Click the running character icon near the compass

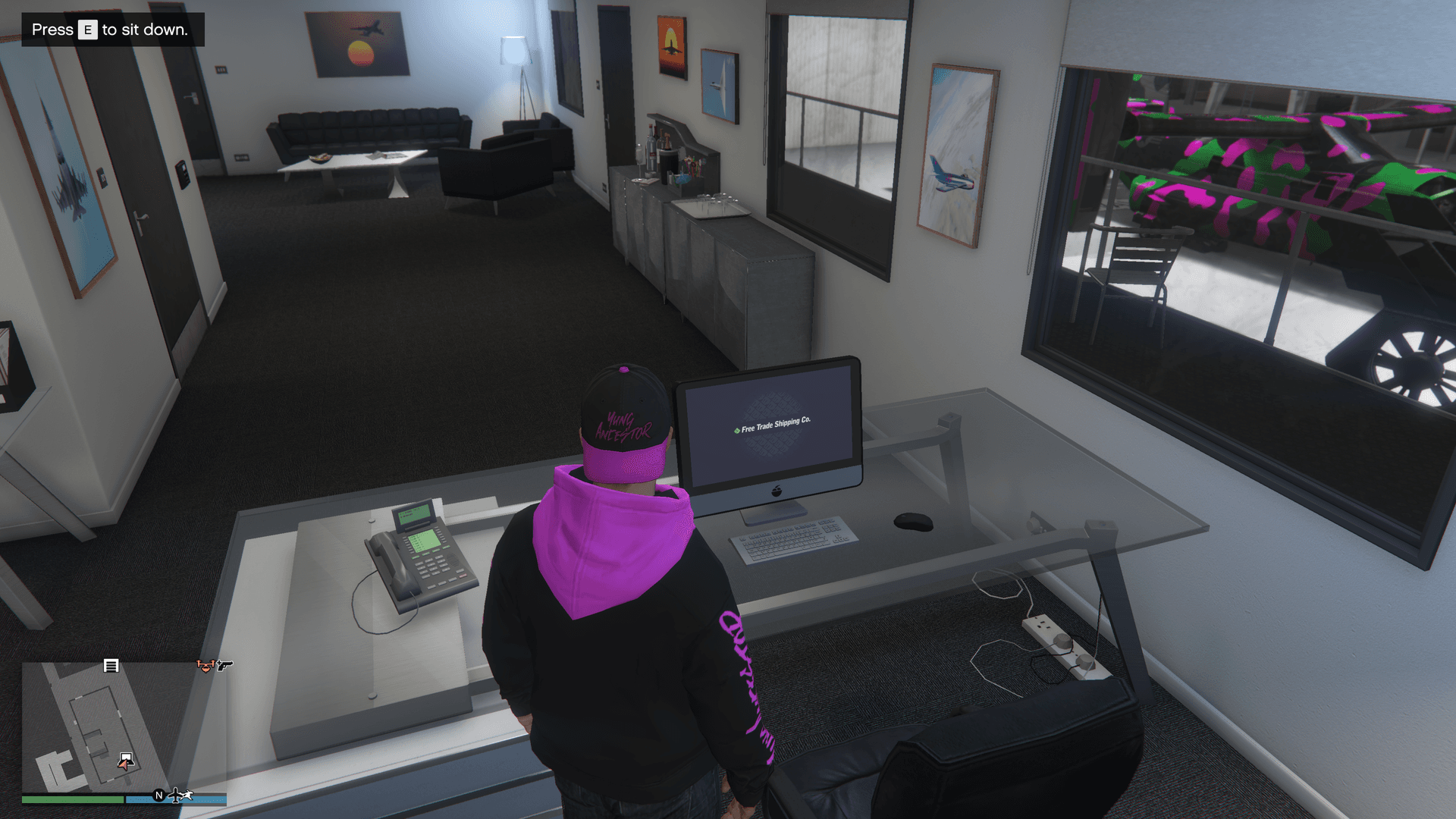[187, 794]
